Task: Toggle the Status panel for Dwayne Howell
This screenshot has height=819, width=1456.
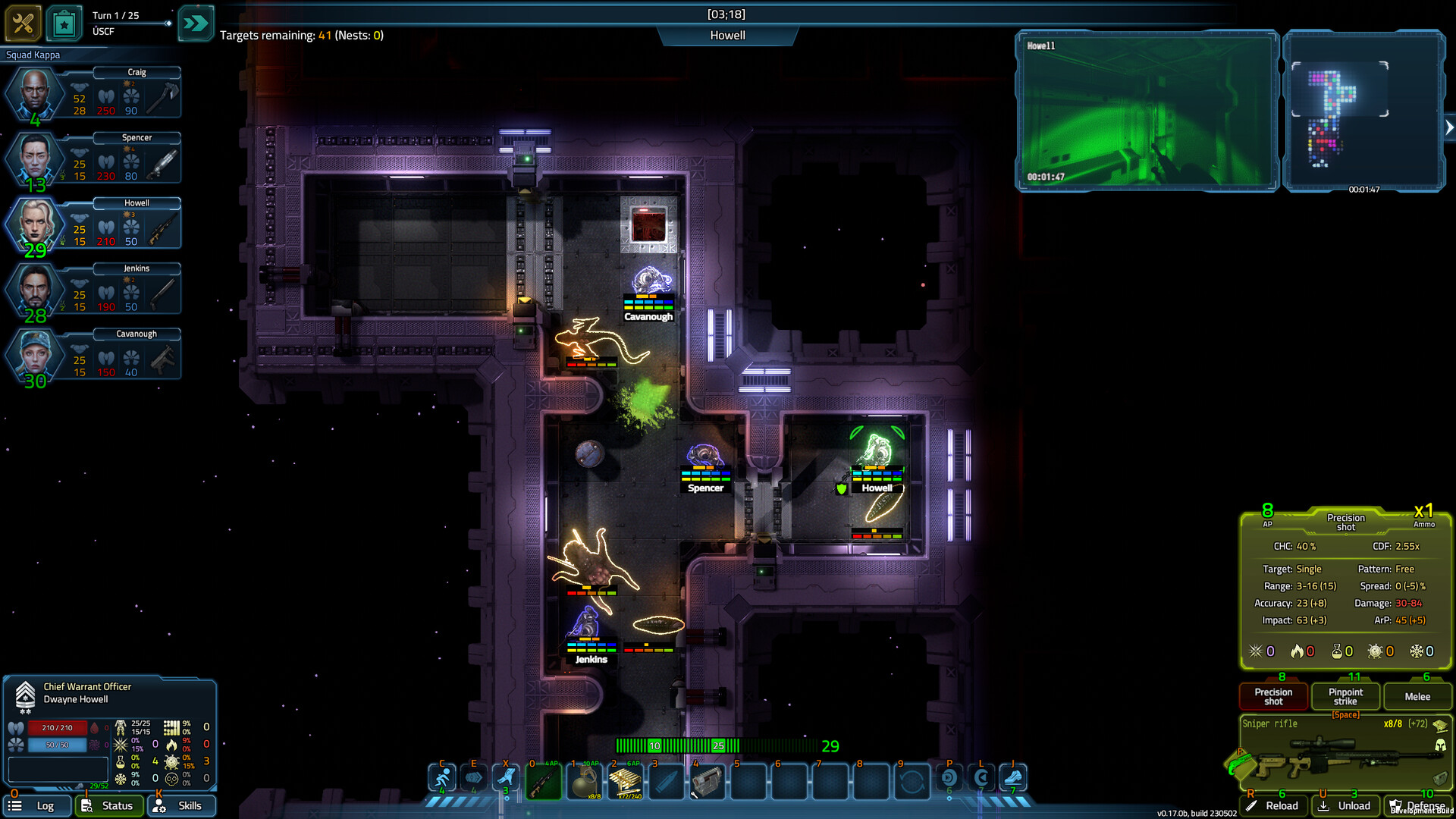Action: tap(109, 805)
